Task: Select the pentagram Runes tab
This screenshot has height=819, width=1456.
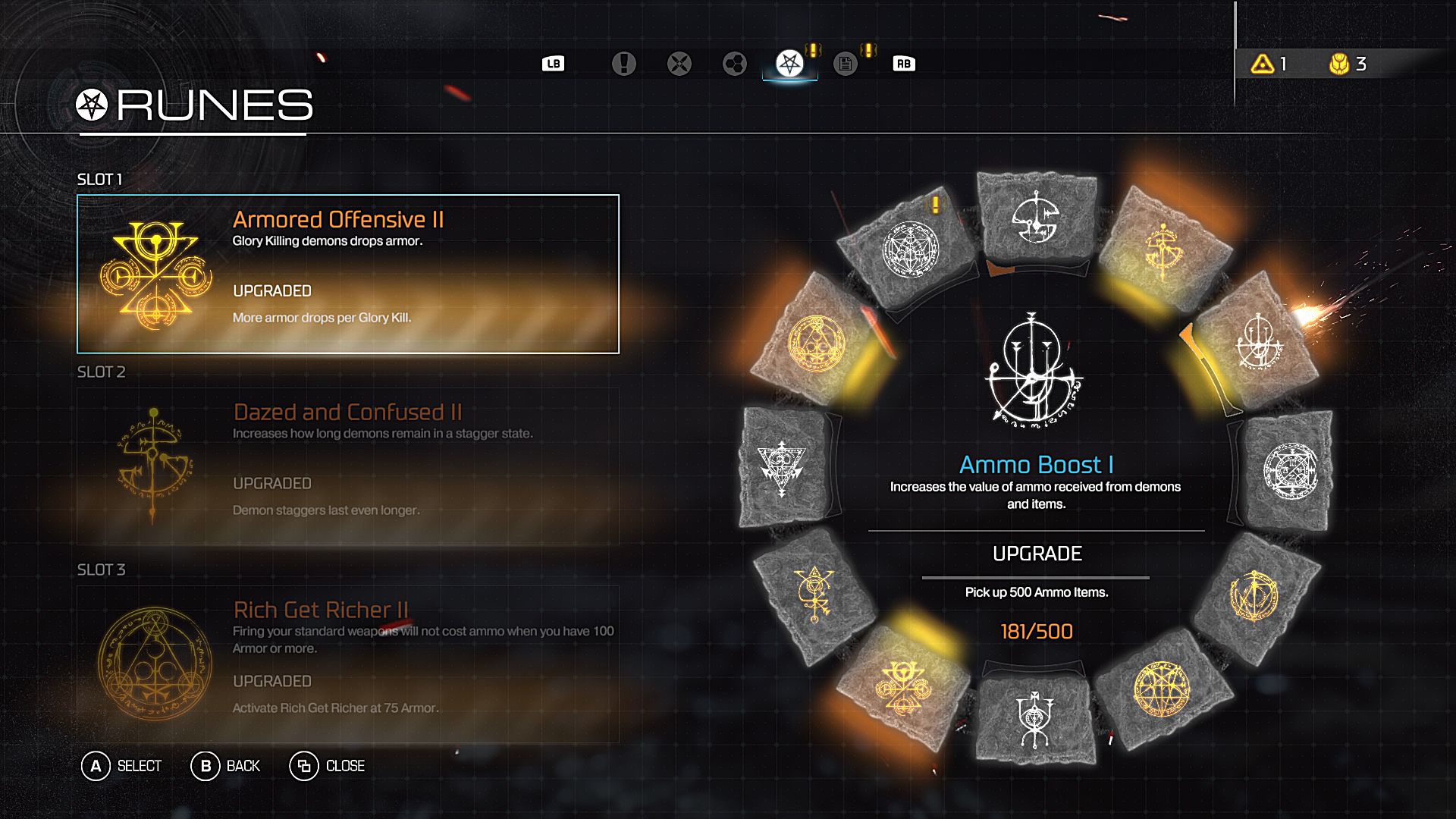Action: 789,64
